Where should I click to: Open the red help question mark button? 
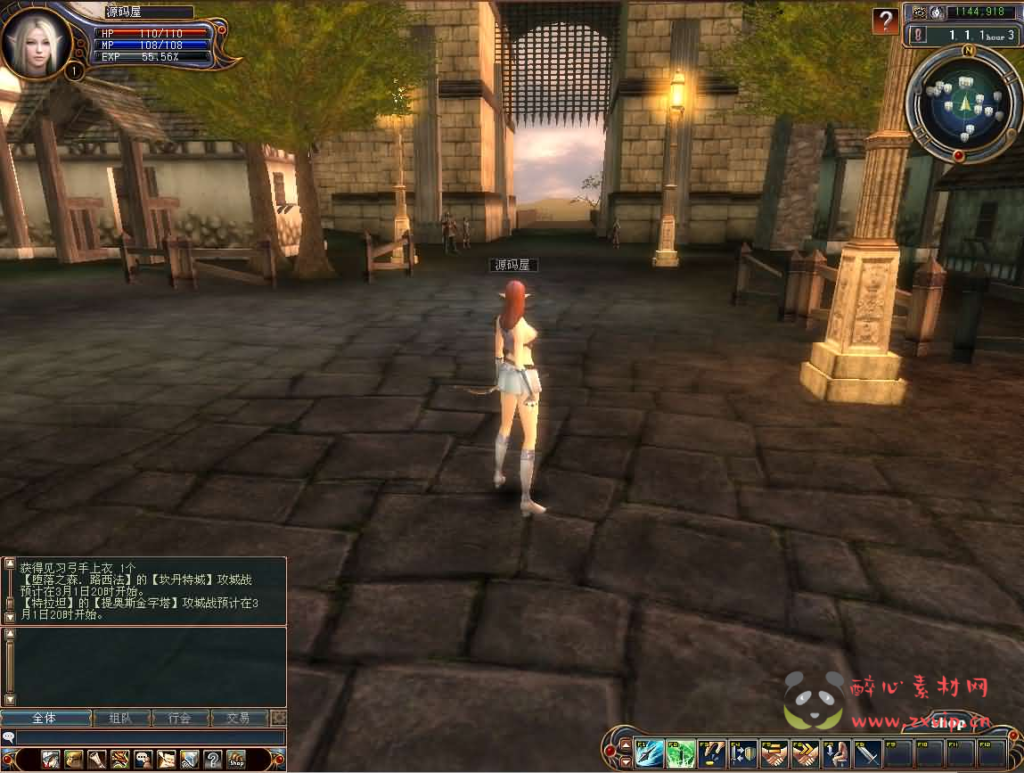point(884,21)
